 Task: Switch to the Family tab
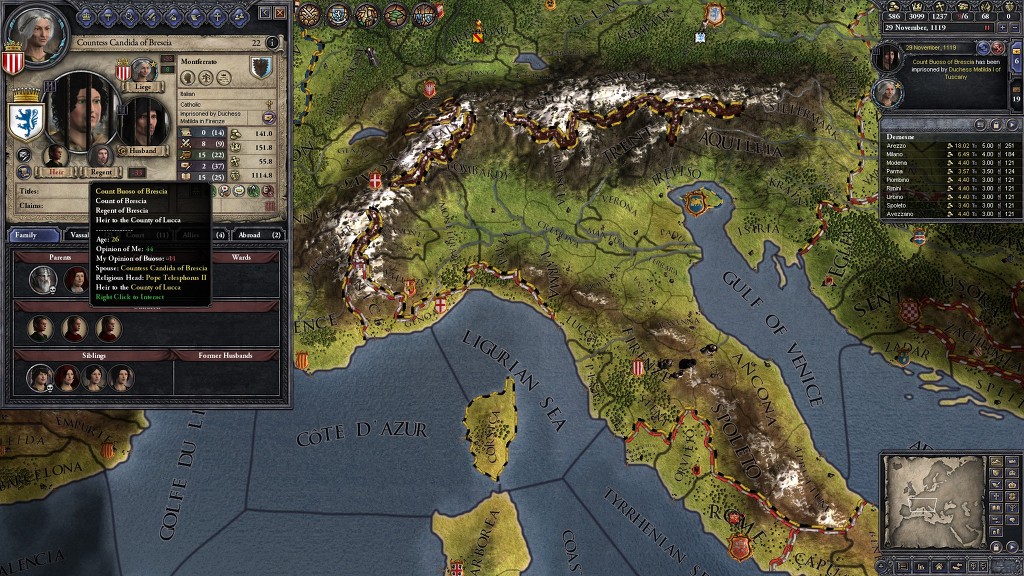point(34,235)
